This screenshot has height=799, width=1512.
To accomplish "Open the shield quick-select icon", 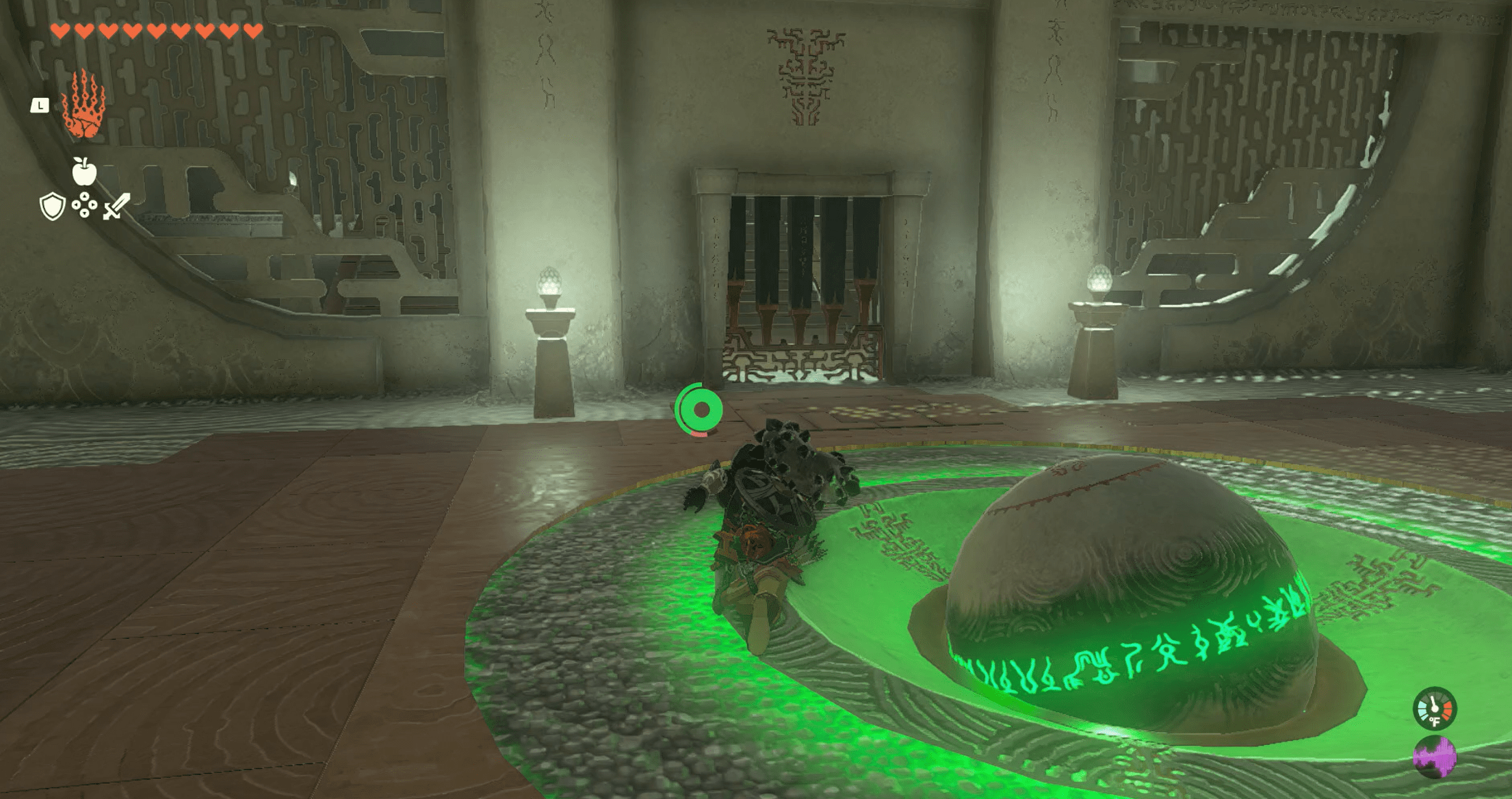I will coord(52,206).
